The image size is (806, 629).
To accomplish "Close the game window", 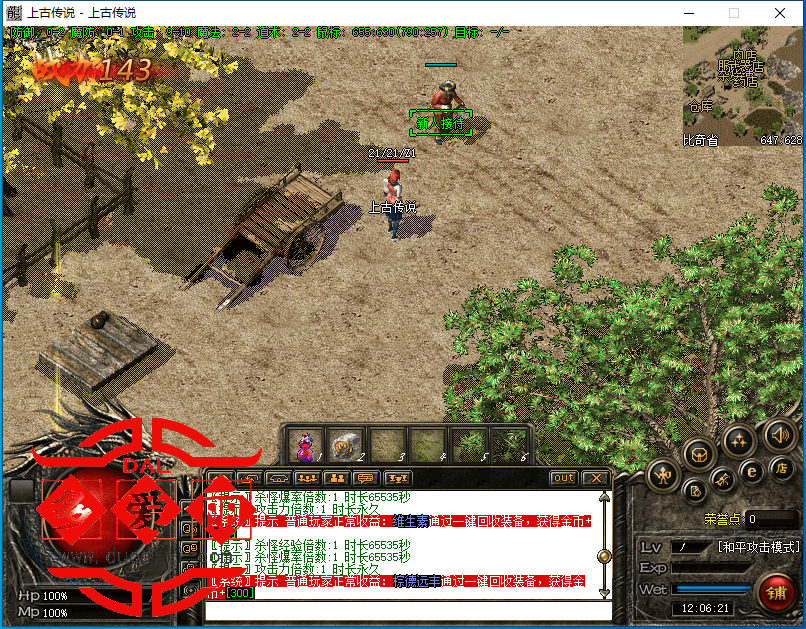I will point(780,13).
